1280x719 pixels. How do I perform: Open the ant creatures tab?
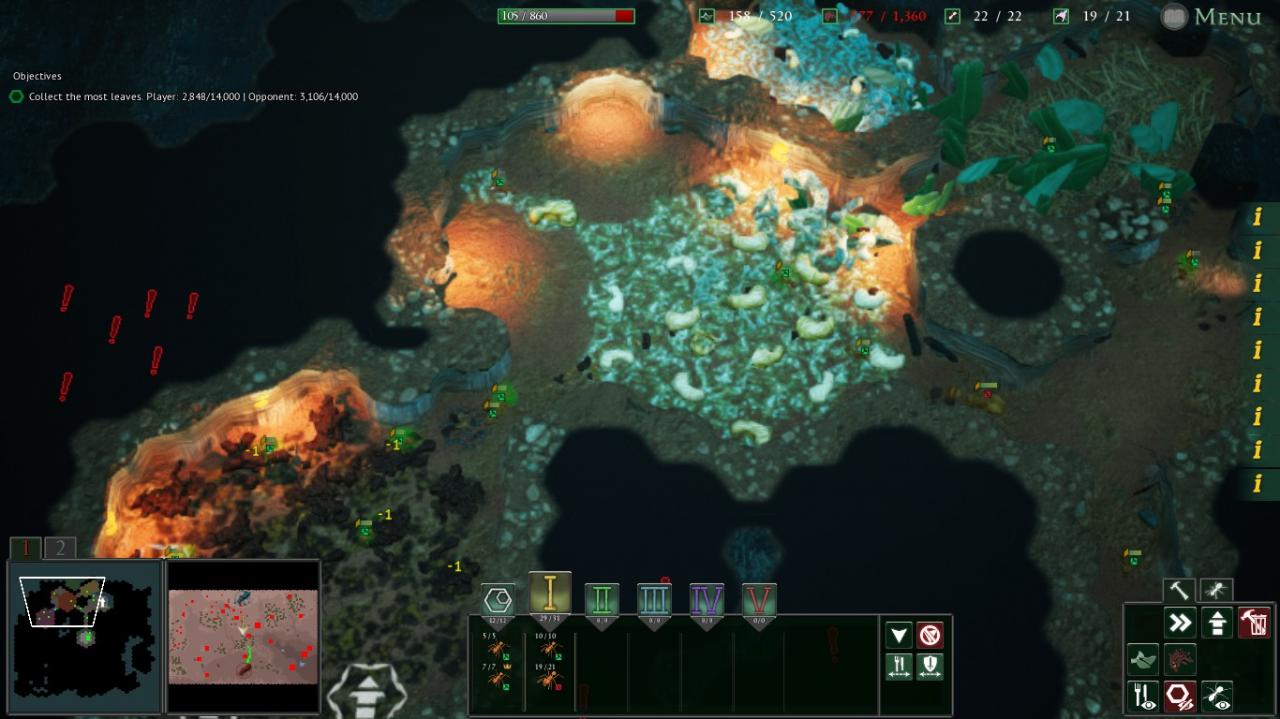click(1216, 590)
